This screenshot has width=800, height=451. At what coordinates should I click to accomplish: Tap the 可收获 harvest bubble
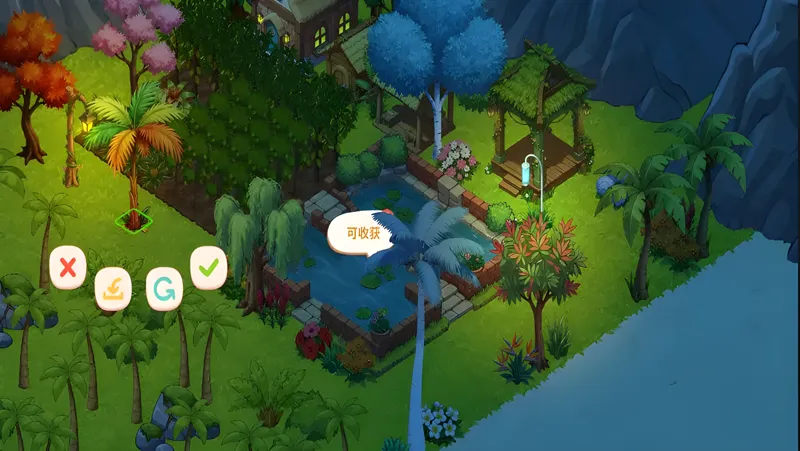click(x=362, y=235)
